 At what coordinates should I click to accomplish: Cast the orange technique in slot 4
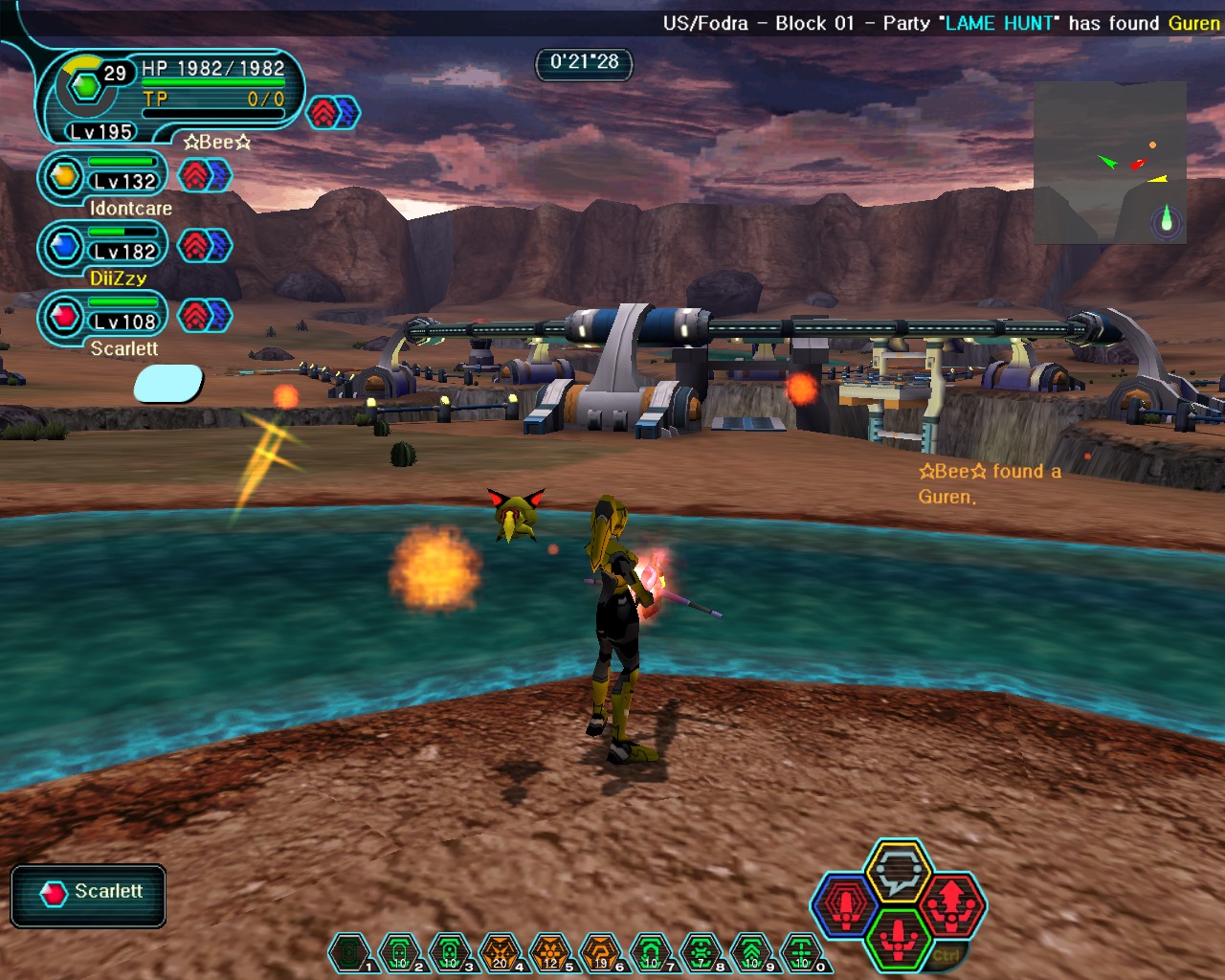[x=500, y=953]
